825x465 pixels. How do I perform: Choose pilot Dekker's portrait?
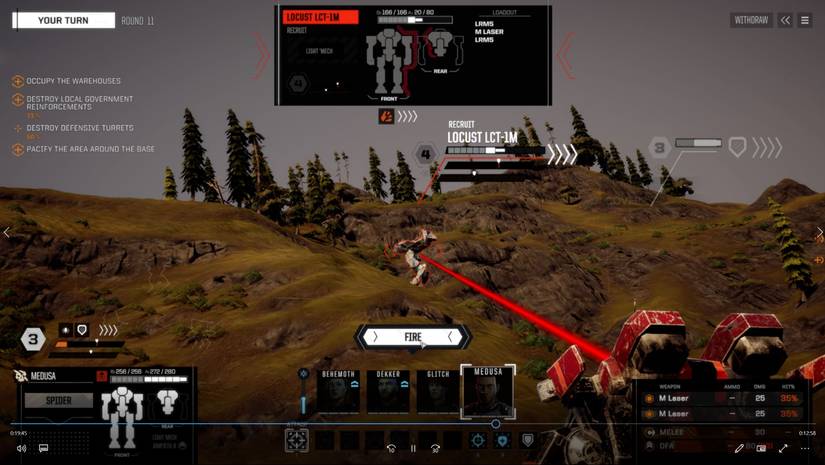387,392
